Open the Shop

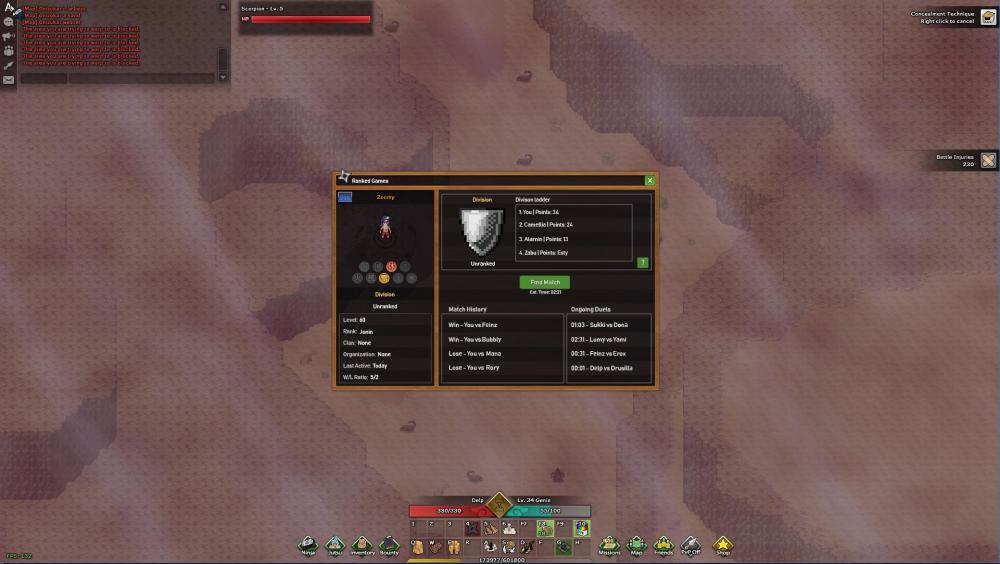722,545
